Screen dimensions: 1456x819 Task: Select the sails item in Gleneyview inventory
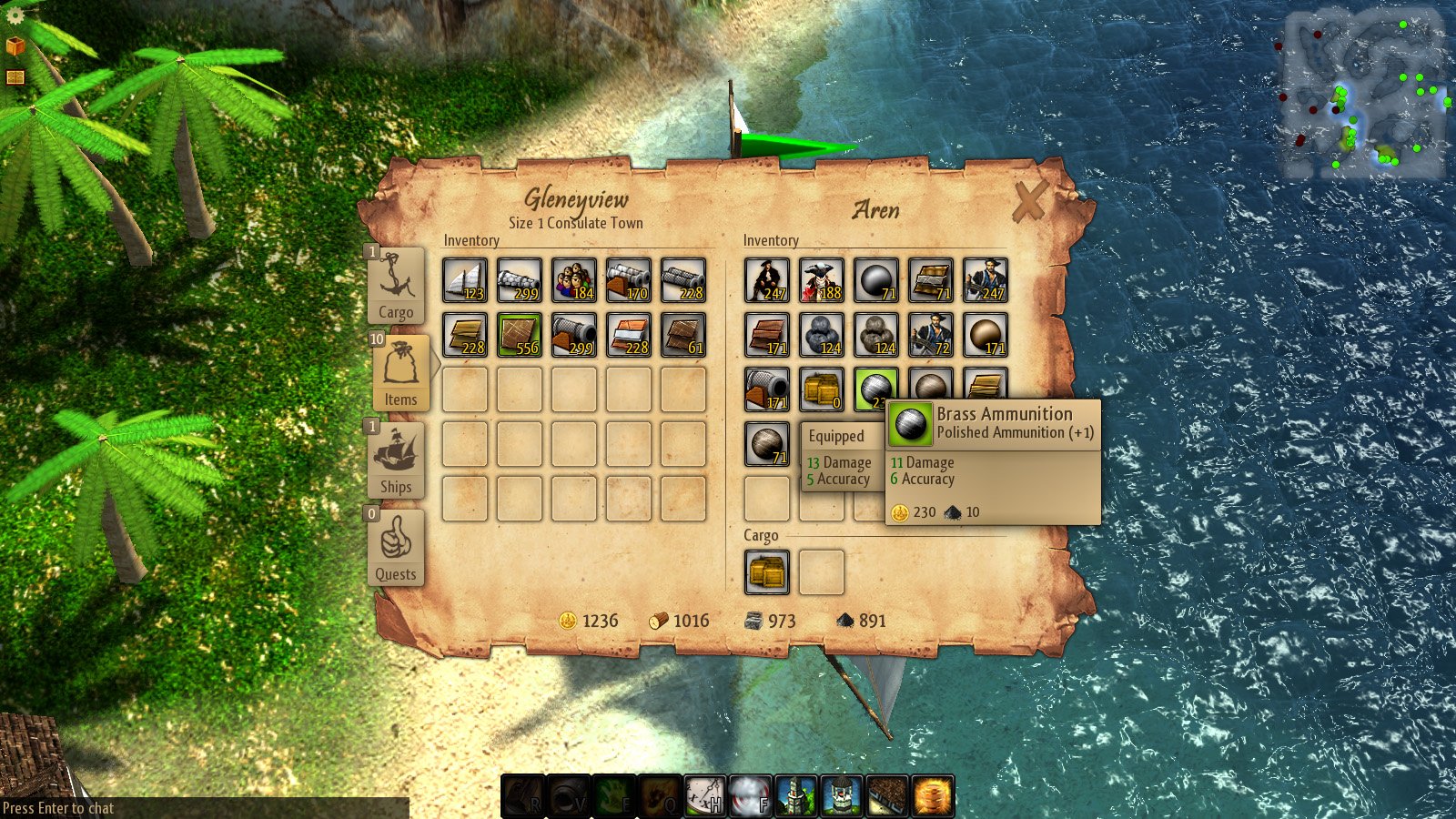click(x=466, y=278)
